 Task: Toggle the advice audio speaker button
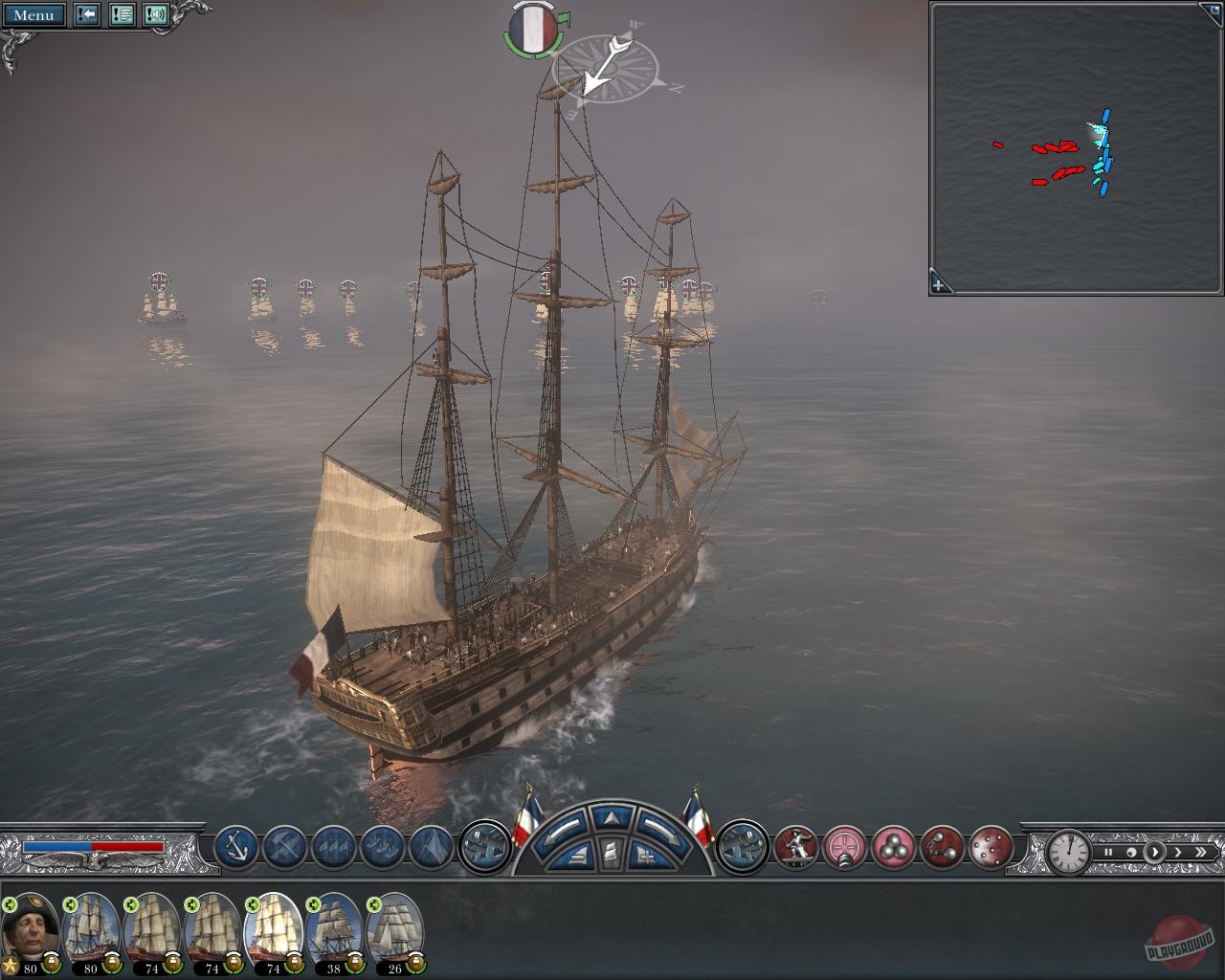[156, 14]
